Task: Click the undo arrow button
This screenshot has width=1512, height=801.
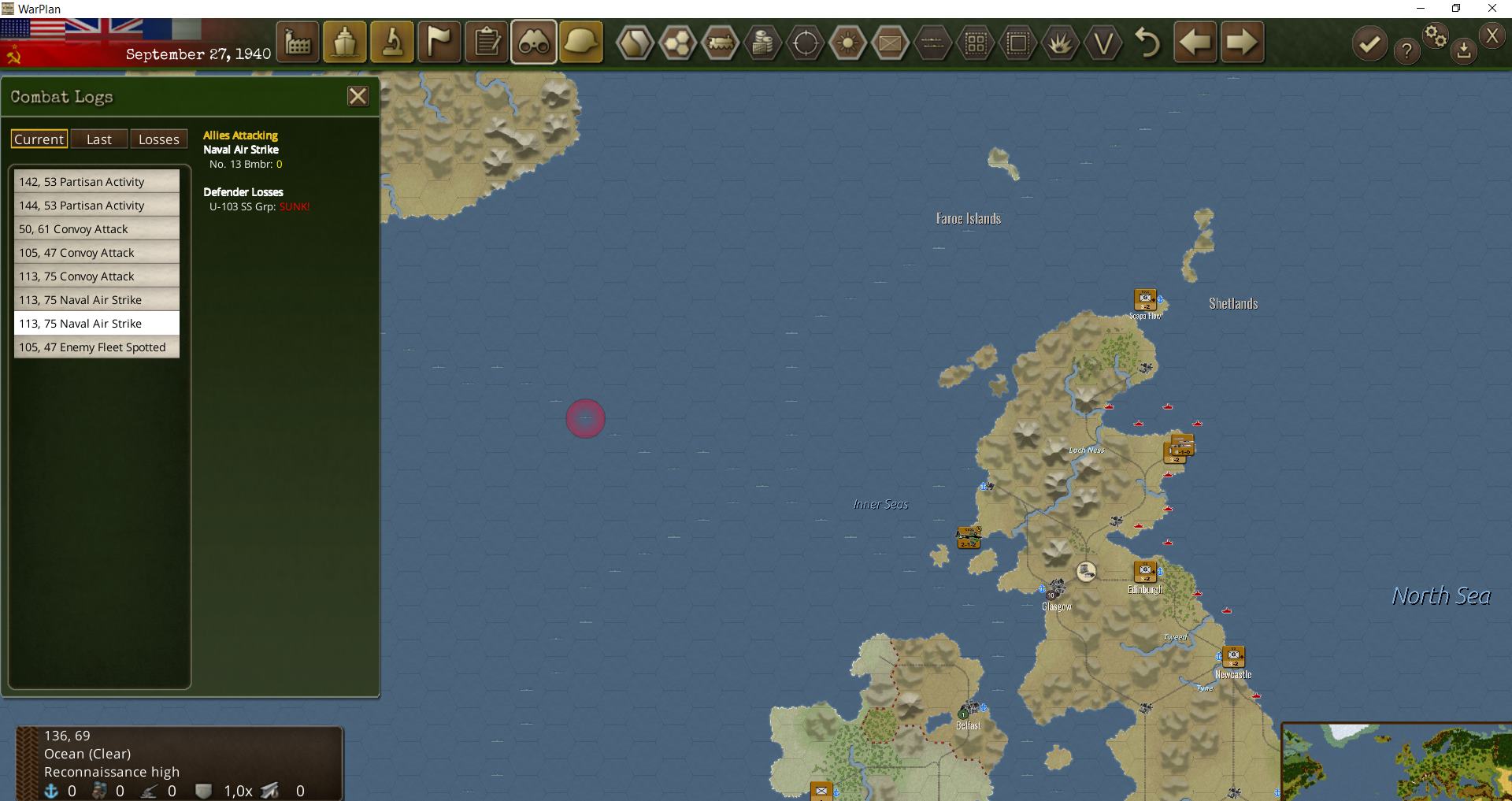Action: pos(1147,43)
